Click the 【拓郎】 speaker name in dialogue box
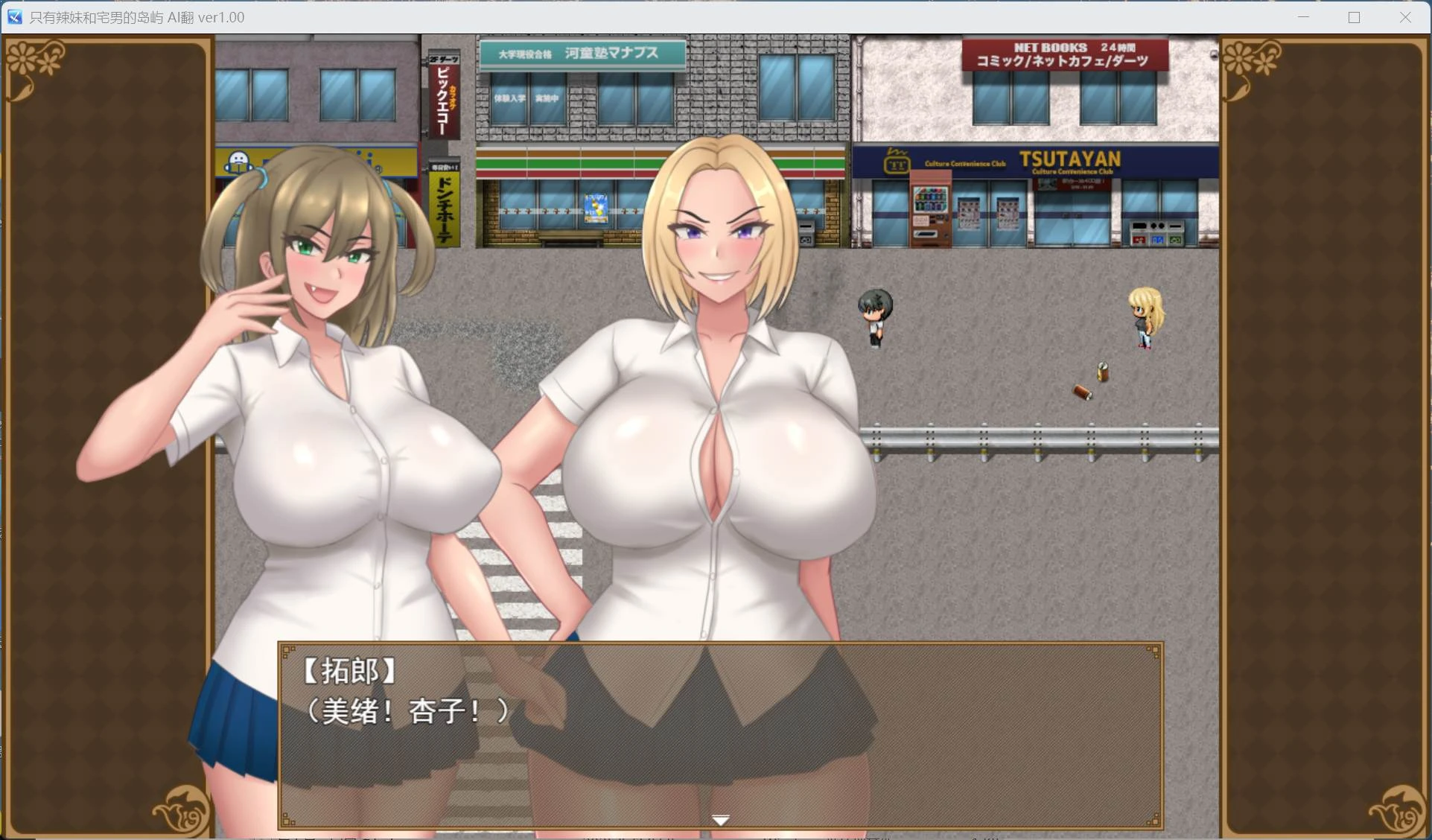1432x840 pixels. pyautogui.click(x=347, y=672)
